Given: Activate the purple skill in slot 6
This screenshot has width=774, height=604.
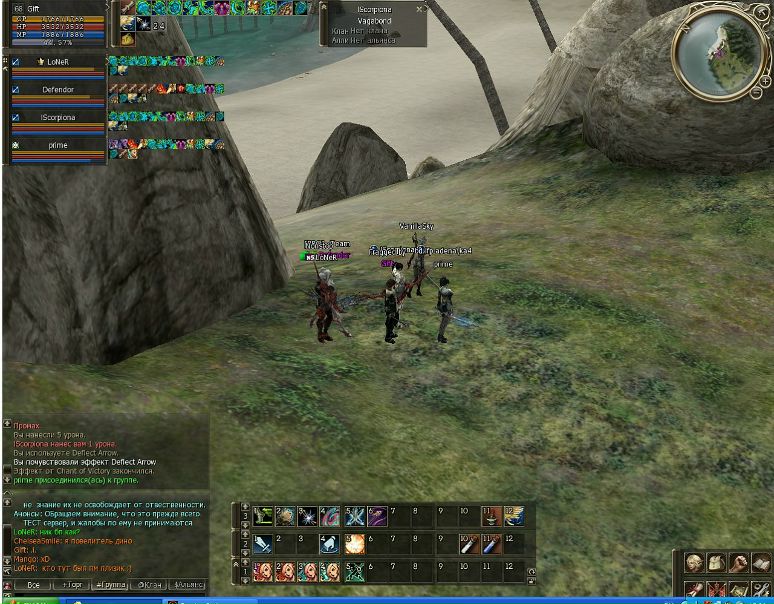Looking at the screenshot, I should [377, 517].
